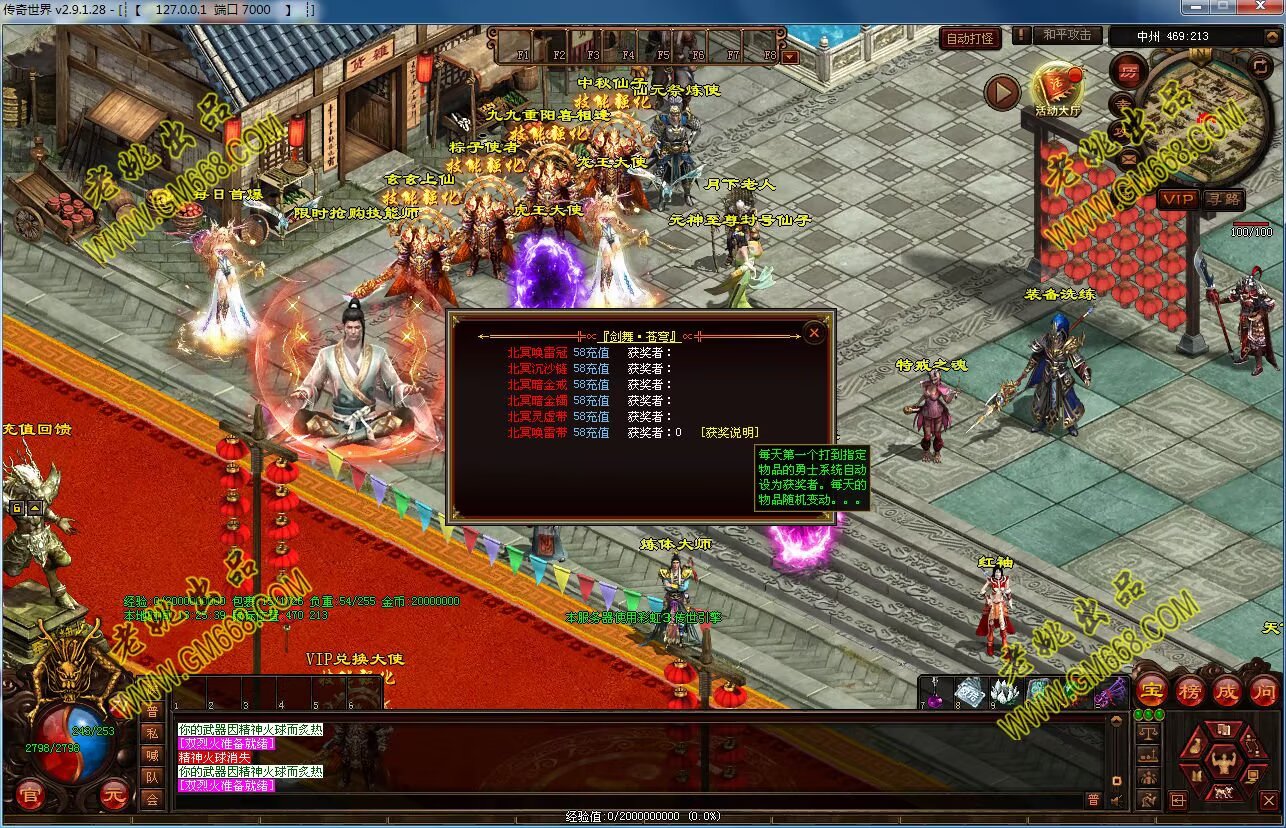Click the mail envelope icon near minimap

[x=1129, y=157]
